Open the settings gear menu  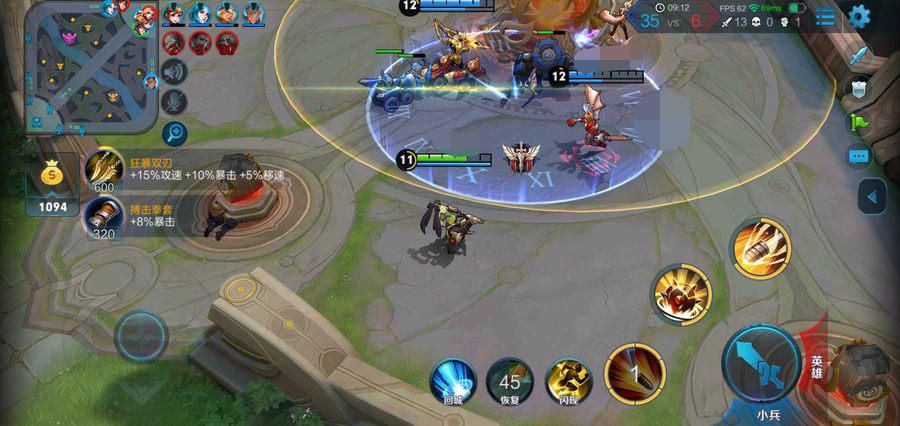[859, 17]
